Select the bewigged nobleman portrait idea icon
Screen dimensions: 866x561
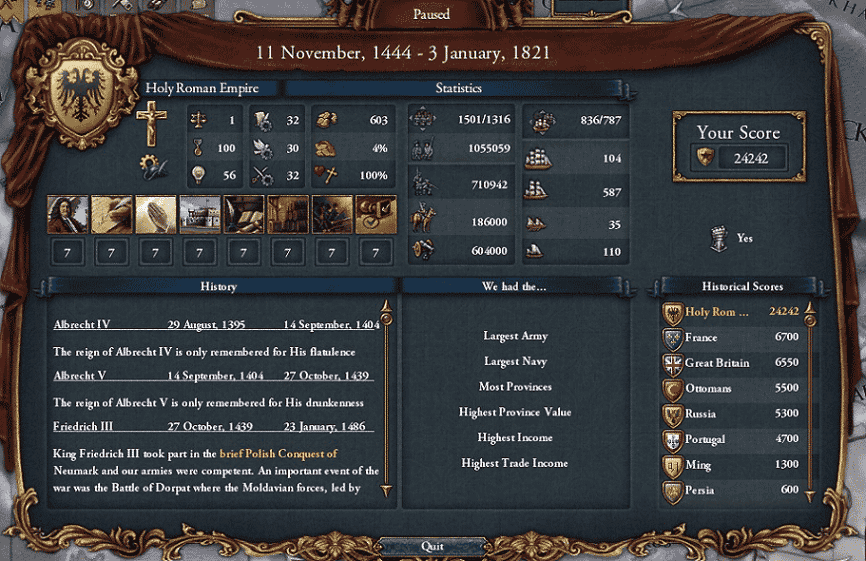click(x=67, y=214)
